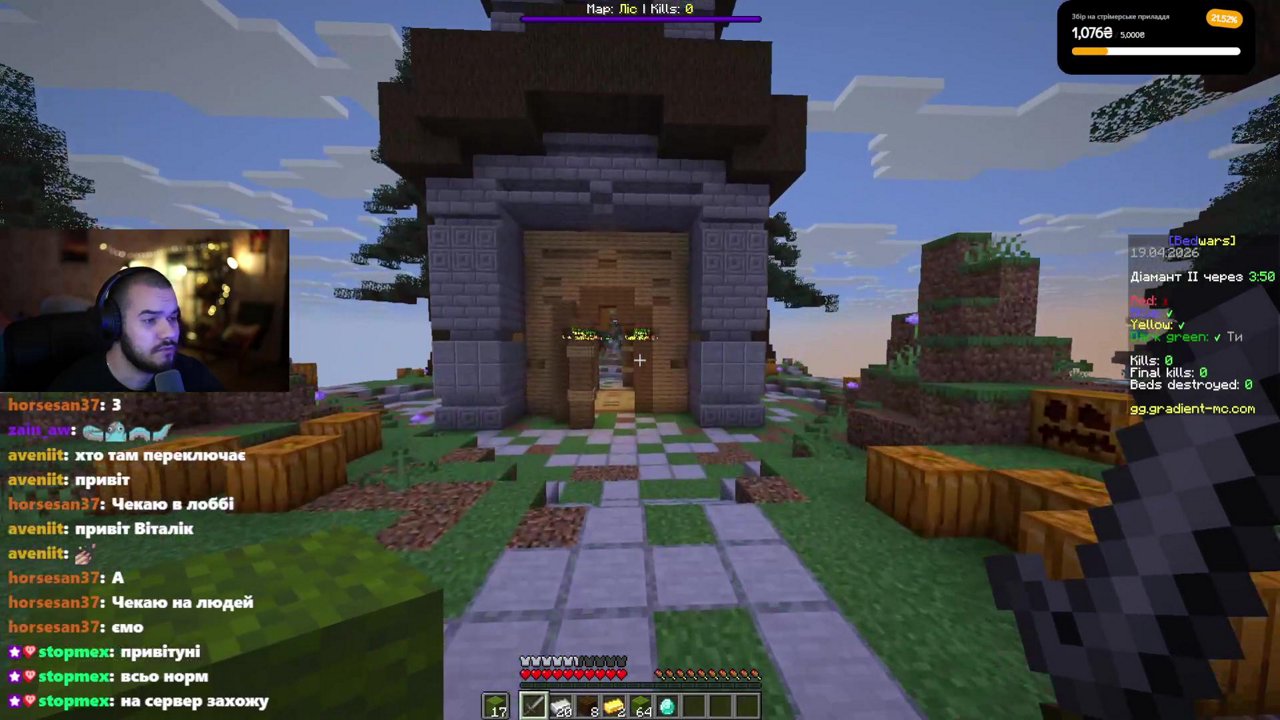This screenshot has width=1280, height=720.
Task: Click the webcam overlay of the streamer
Action: pos(145,312)
